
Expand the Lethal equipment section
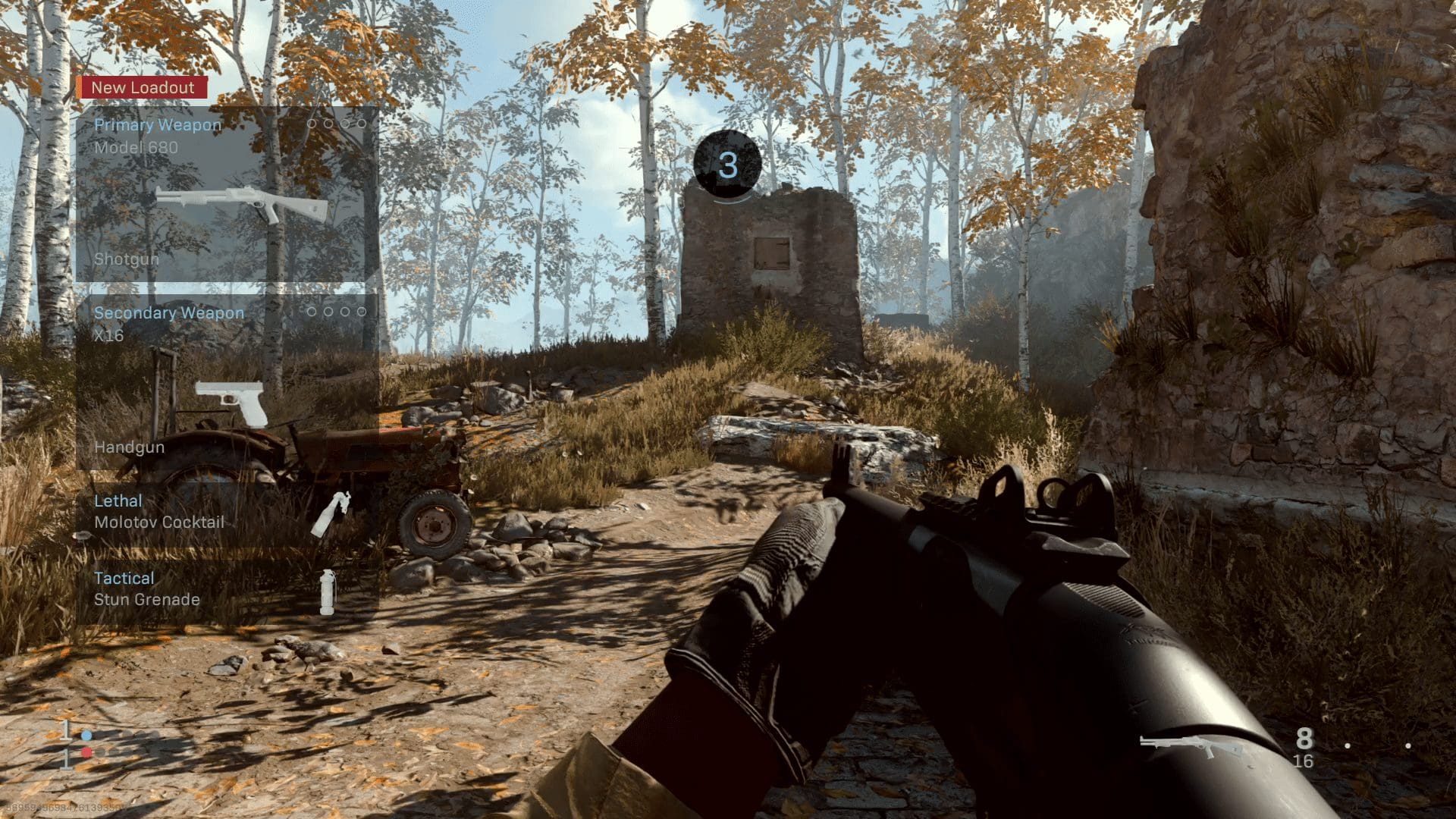[x=118, y=500]
